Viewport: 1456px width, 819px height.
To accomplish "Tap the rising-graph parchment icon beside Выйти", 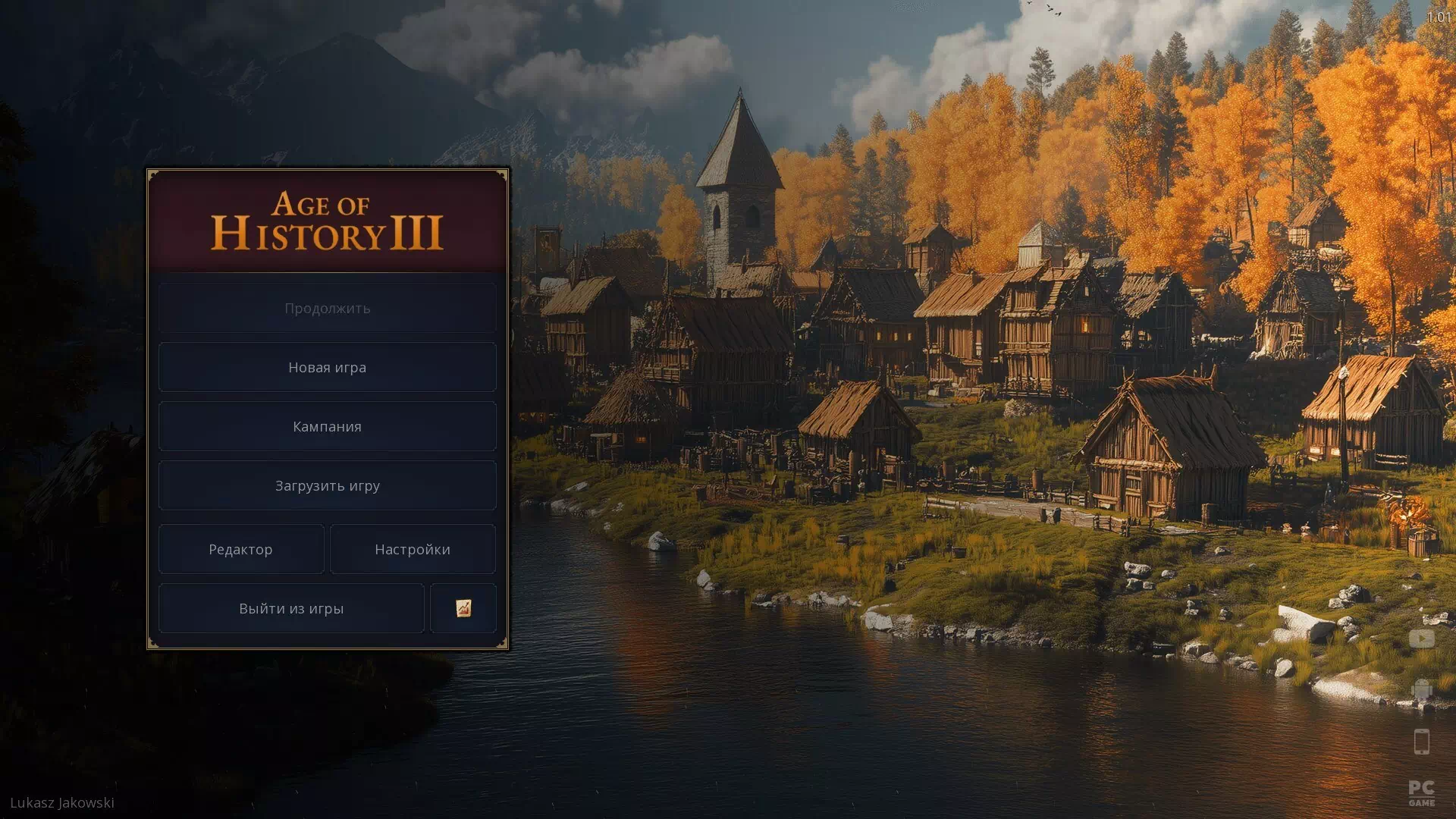I will [x=463, y=607].
